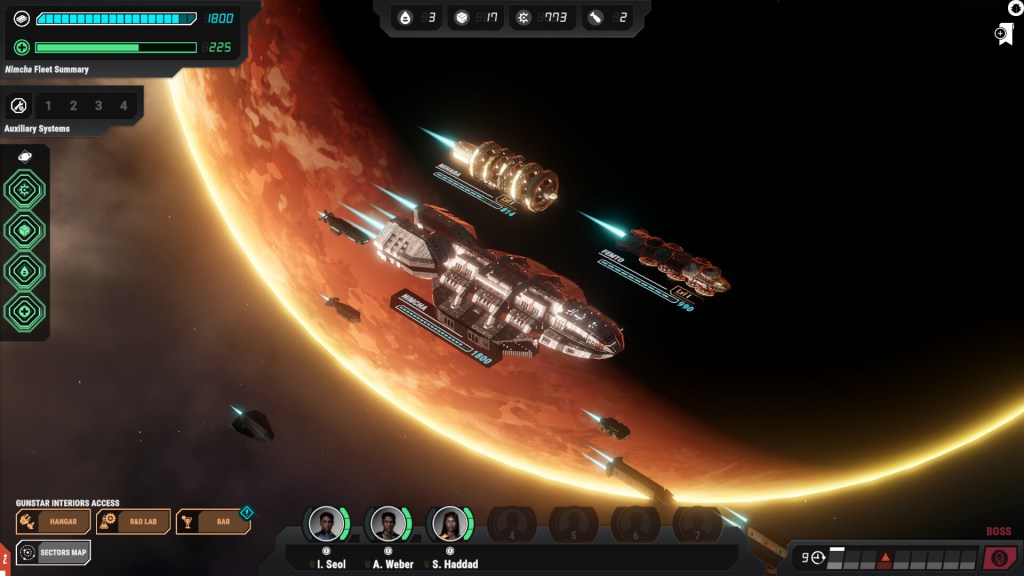Choose A. Weber's crew portrait
This screenshot has height=576, width=1024.
tap(388, 524)
